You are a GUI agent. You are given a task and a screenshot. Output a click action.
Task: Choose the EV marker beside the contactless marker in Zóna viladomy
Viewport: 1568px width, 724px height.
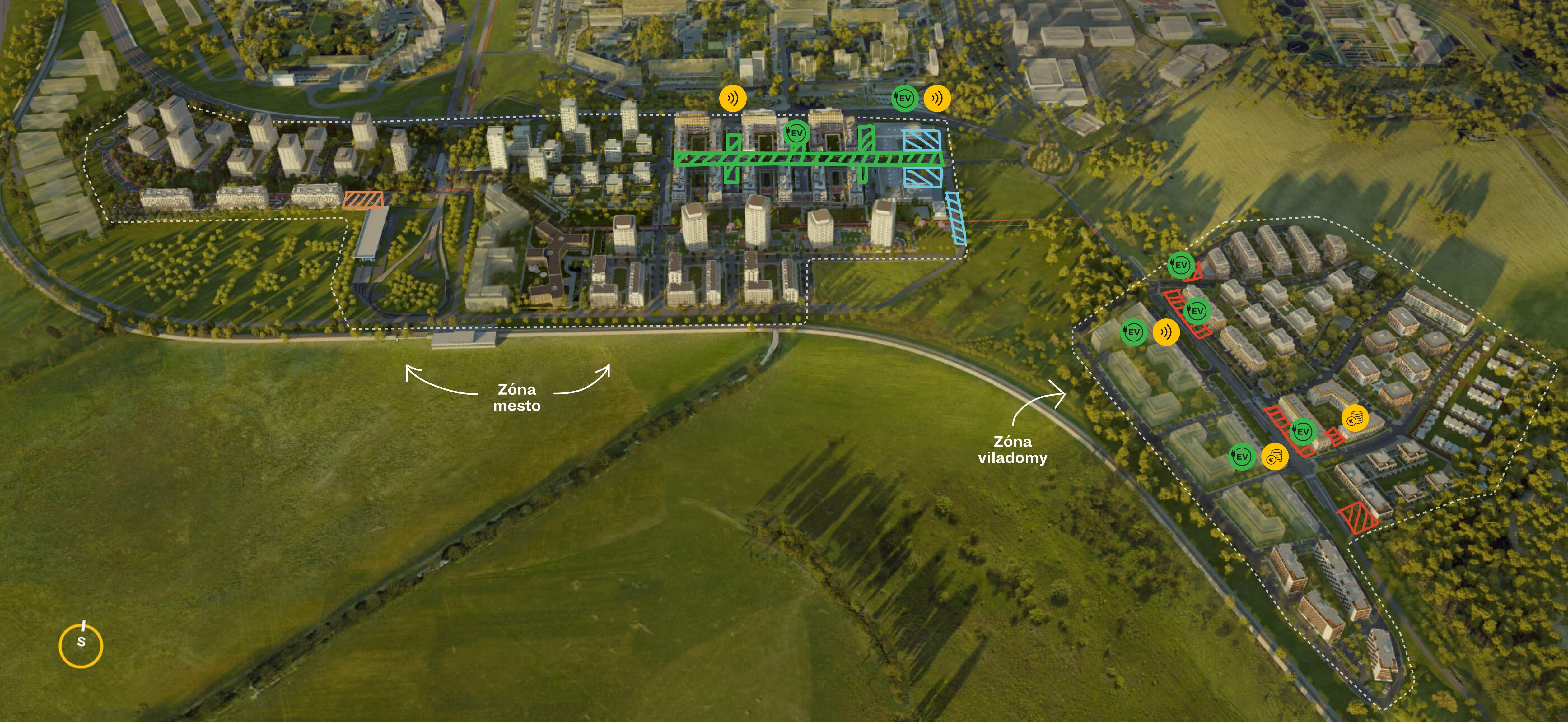tap(1133, 332)
